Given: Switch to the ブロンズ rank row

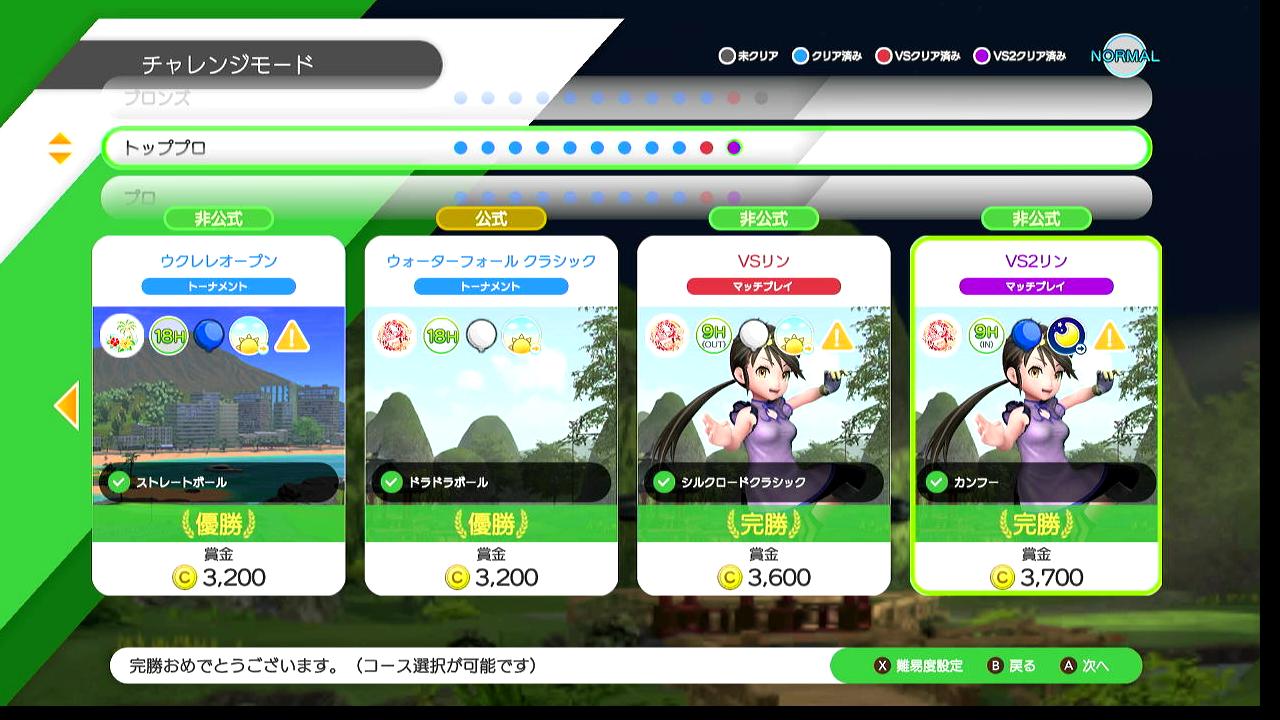Looking at the screenshot, I should tap(626, 98).
